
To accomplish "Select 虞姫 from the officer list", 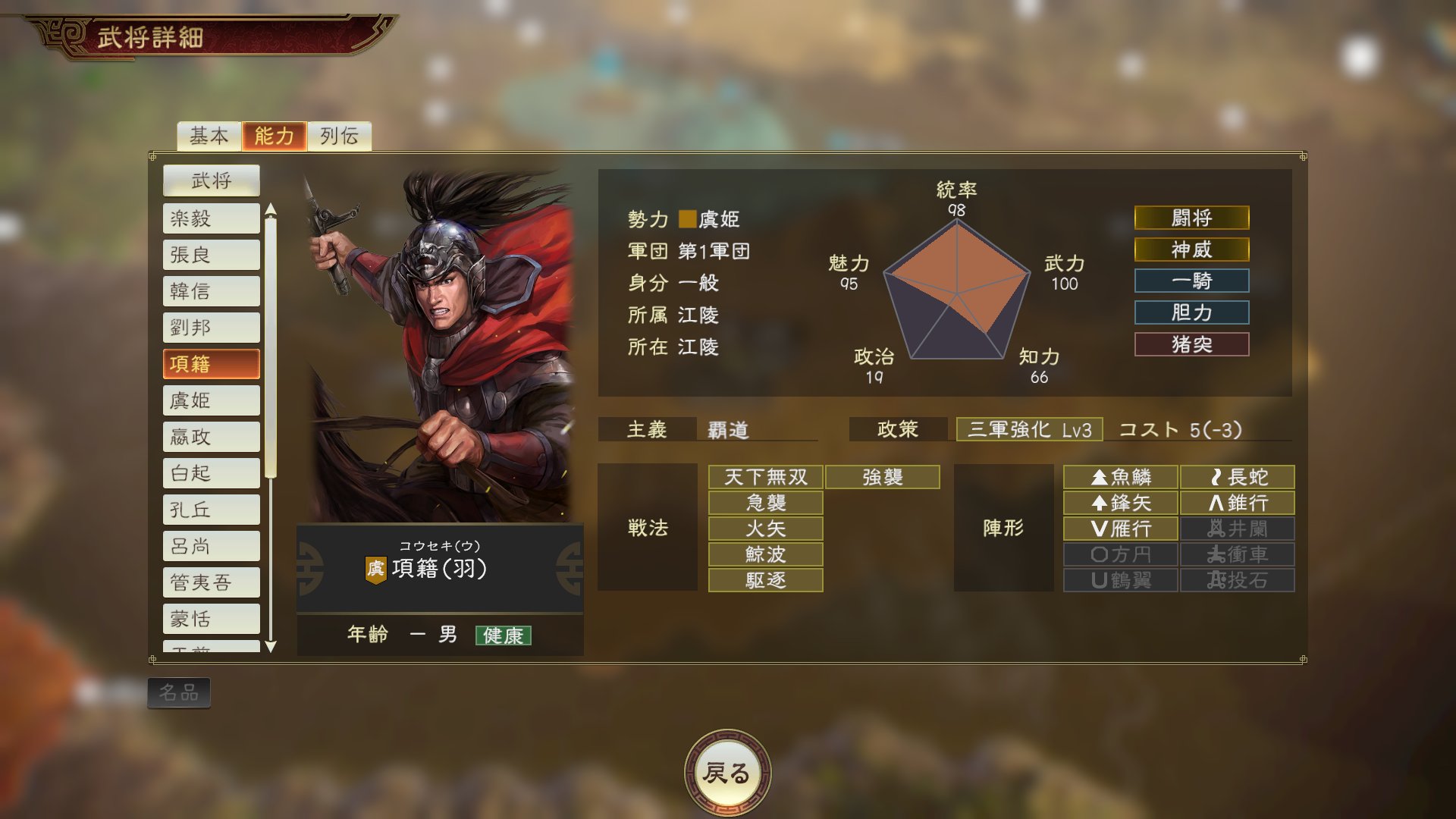I will (210, 400).
